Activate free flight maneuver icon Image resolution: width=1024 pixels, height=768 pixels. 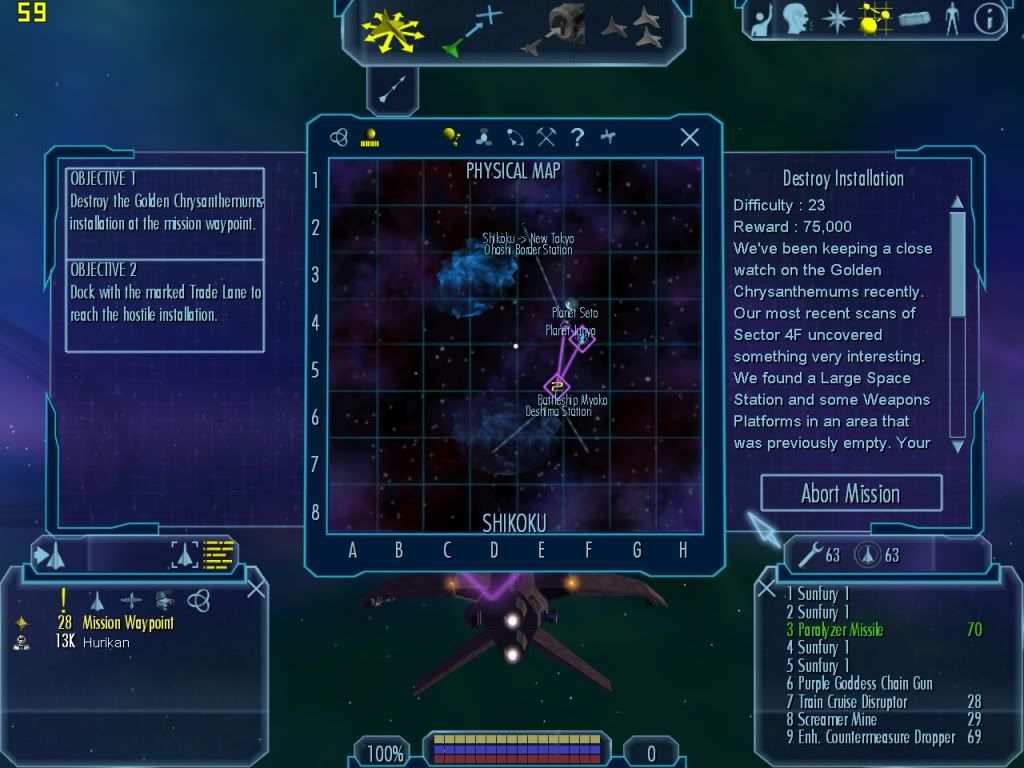coord(392,30)
